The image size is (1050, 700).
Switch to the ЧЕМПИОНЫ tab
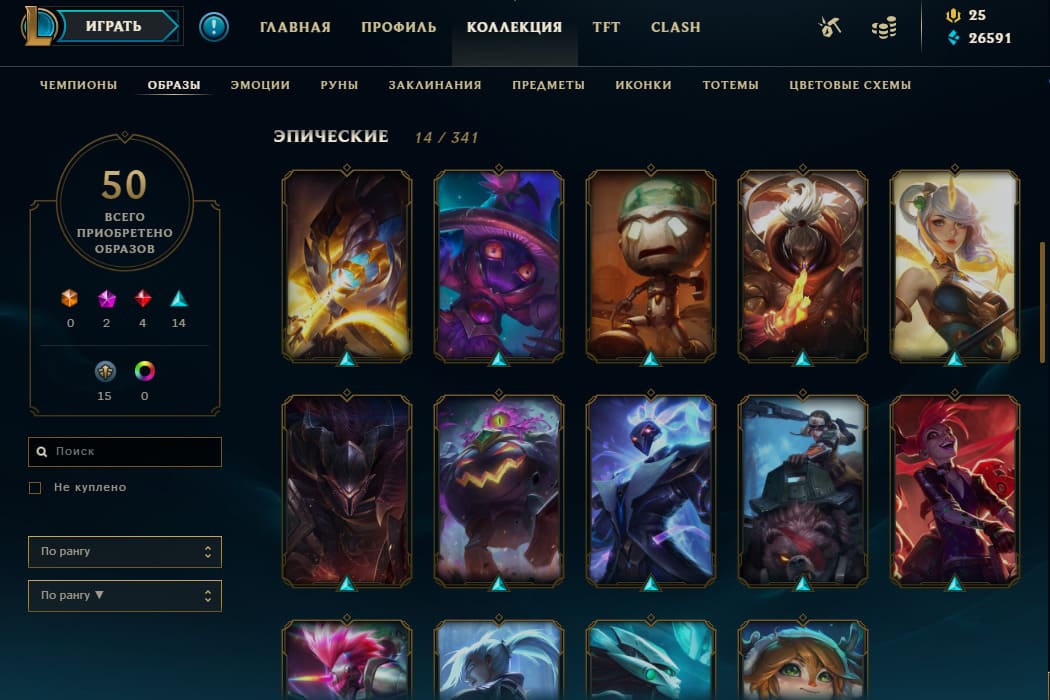click(x=79, y=85)
